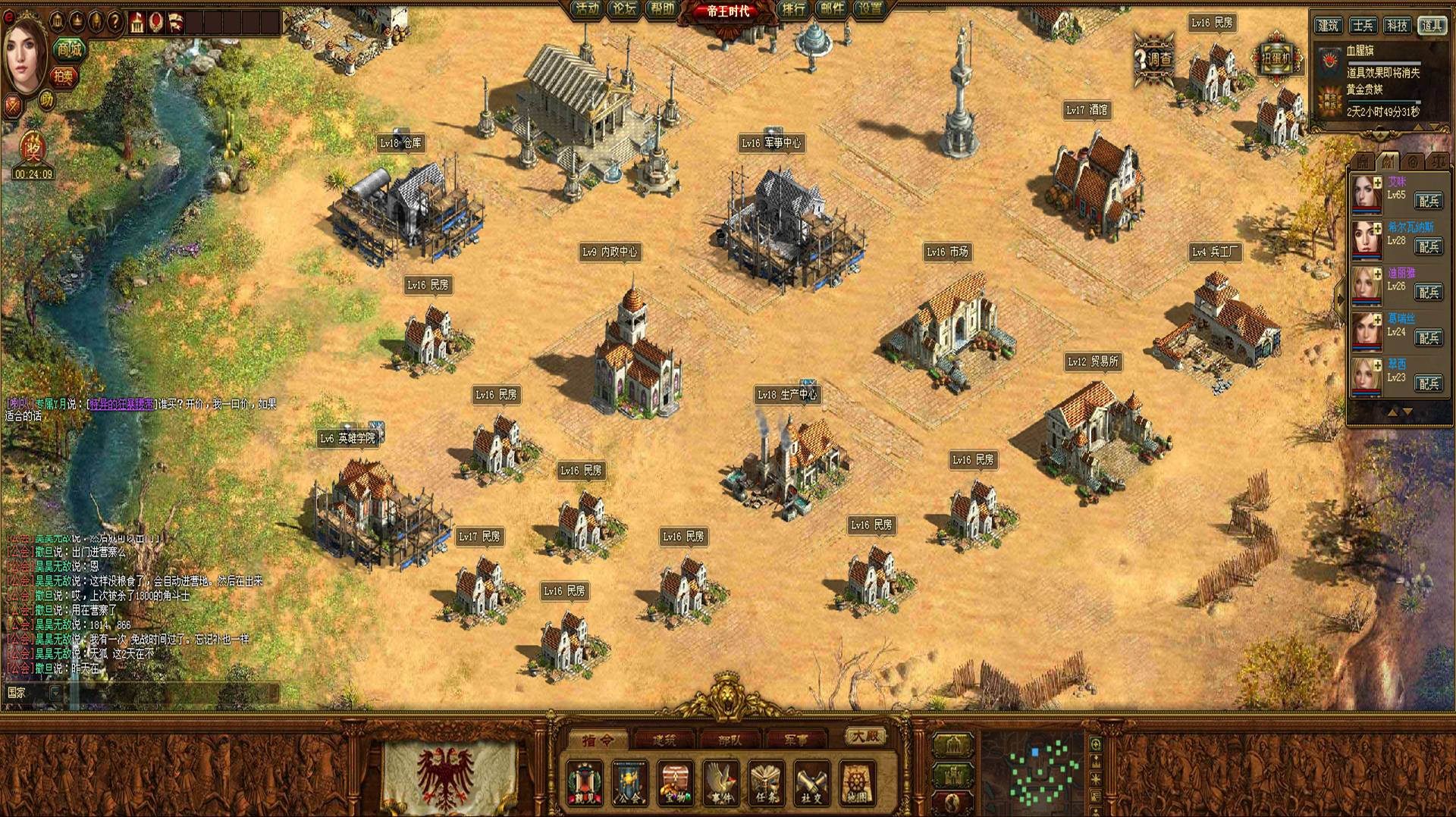The image size is (1456, 817).
Task: Switch to the 科技 technology tab
Action: [1397, 26]
